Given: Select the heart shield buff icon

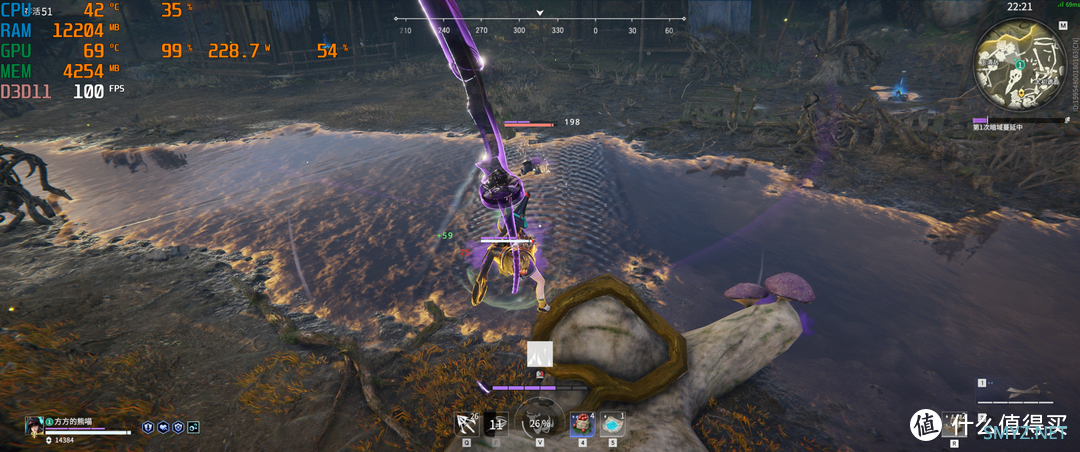Looking at the screenshot, I should pos(162,427).
